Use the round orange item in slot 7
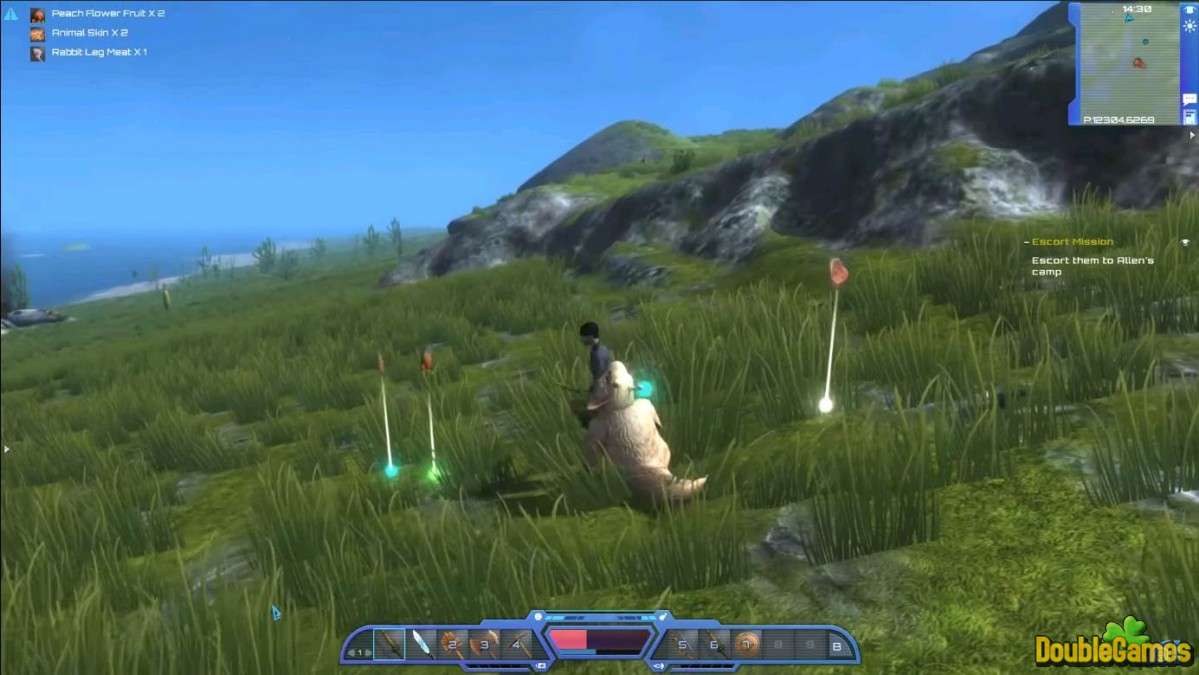The height and width of the screenshot is (675, 1199). tap(744, 643)
